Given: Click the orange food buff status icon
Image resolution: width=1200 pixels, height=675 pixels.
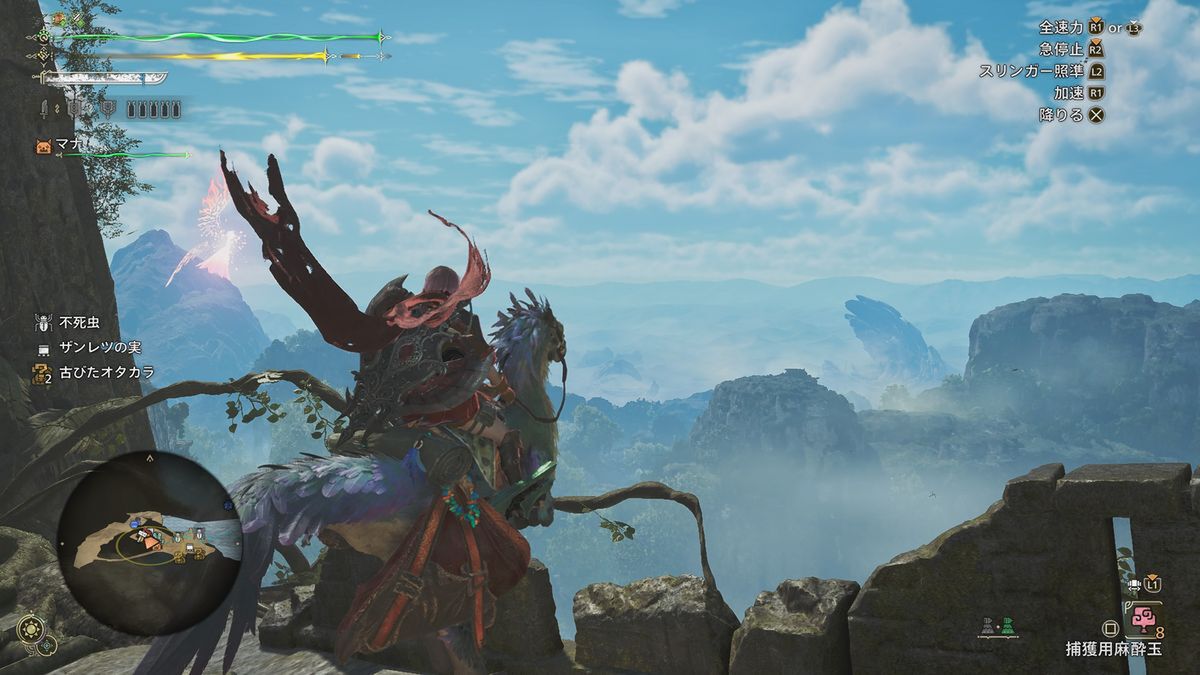Looking at the screenshot, I should click(x=58, y=19).
